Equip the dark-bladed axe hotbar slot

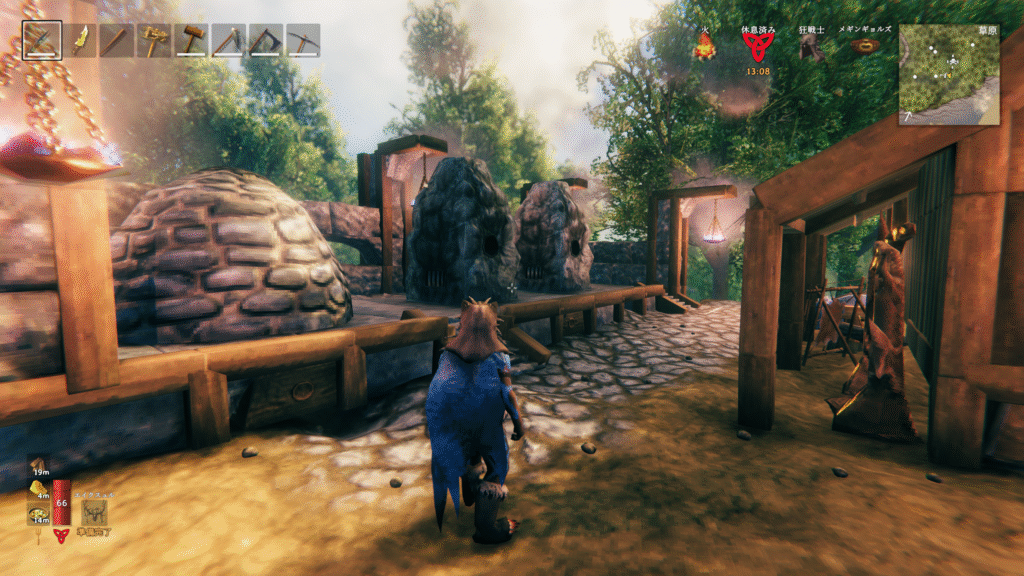pos(265,41)
